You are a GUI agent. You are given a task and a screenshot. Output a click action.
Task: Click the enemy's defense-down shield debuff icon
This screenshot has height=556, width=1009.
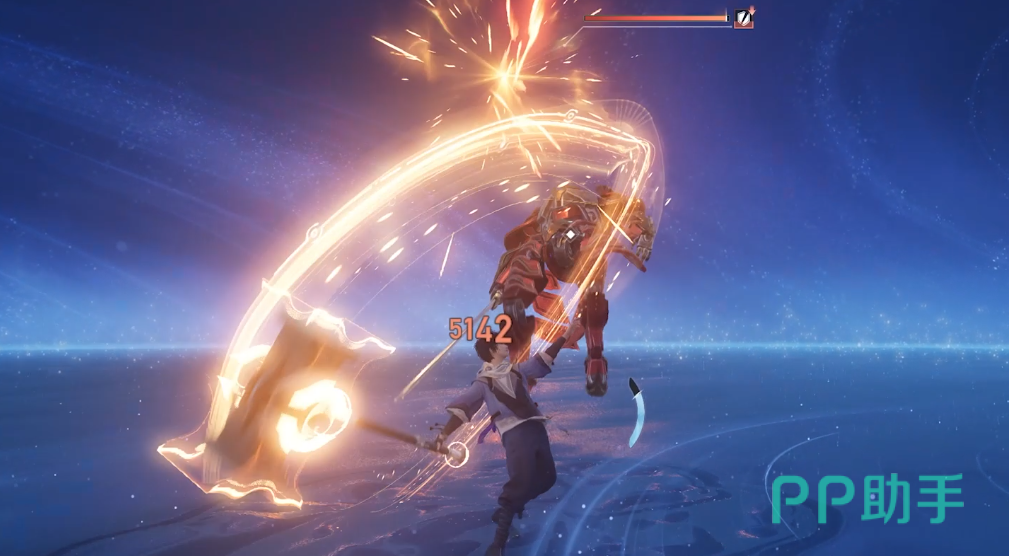(743, 17)
